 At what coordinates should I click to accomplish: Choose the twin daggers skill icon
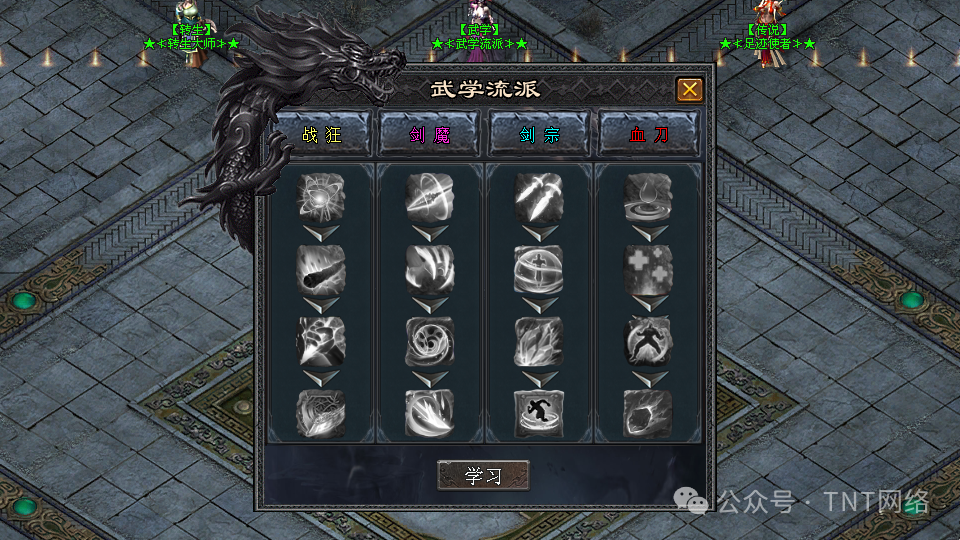(x=539, y=197)
